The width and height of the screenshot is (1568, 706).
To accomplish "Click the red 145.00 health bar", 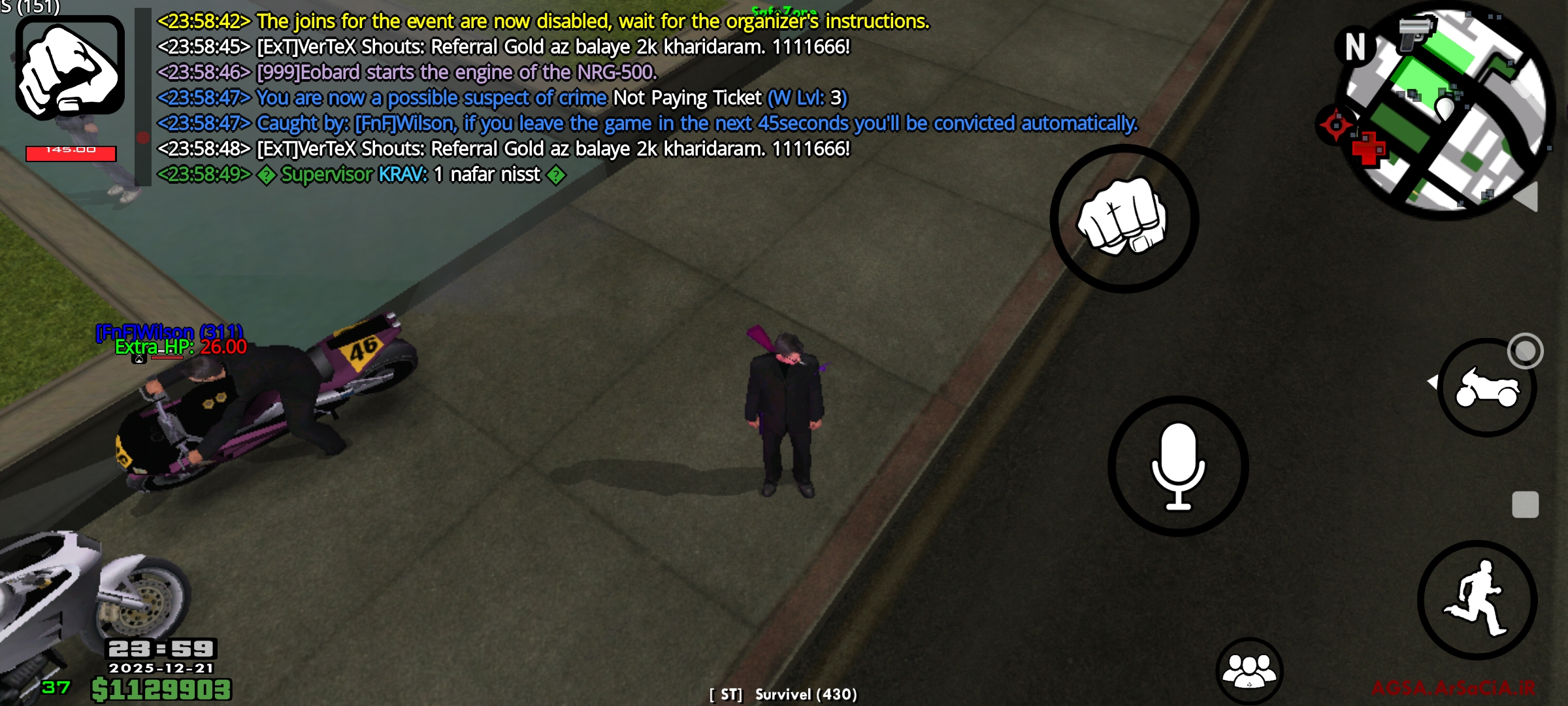I will (x=70, y=152).
